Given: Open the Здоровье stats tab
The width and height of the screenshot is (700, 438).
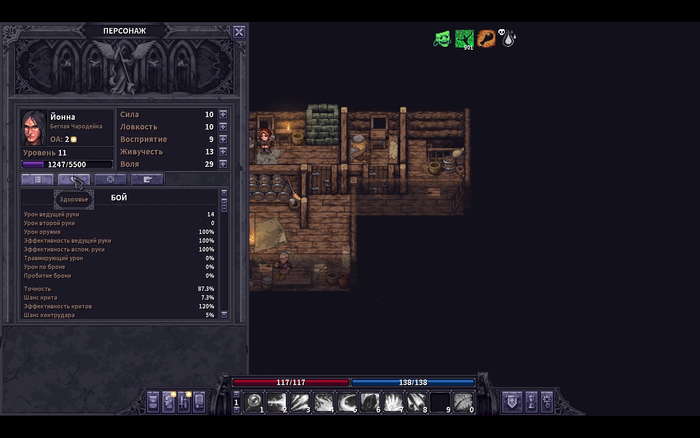Looking at the screenshot, I should tap(74, 179).
